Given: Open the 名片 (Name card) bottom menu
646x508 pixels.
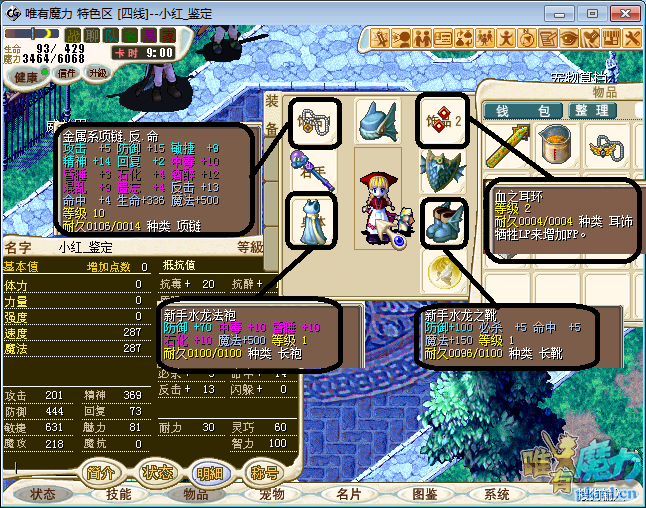Looking at the screenshot, I should (348, 494).
